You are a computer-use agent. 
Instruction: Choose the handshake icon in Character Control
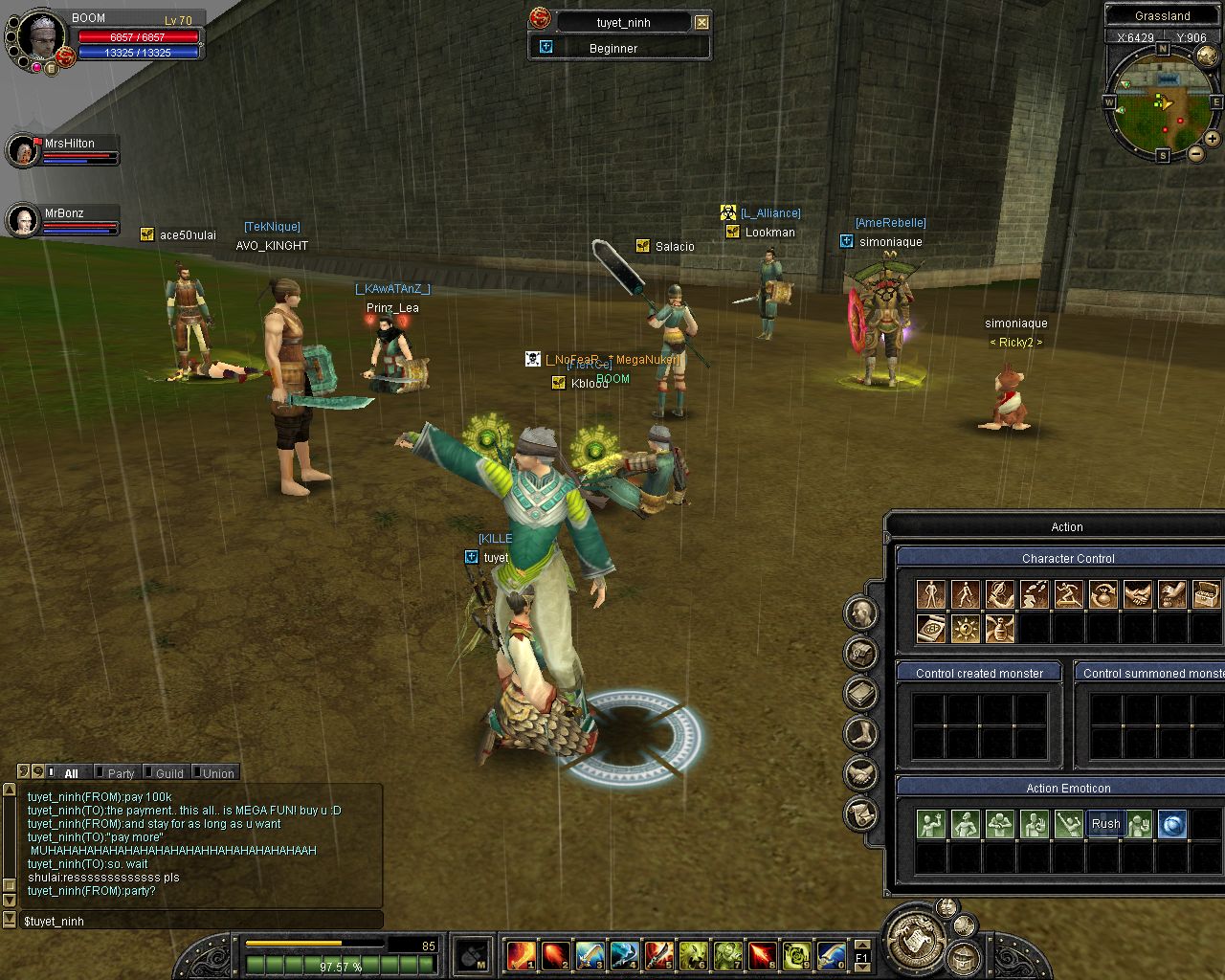point(1138,594)
